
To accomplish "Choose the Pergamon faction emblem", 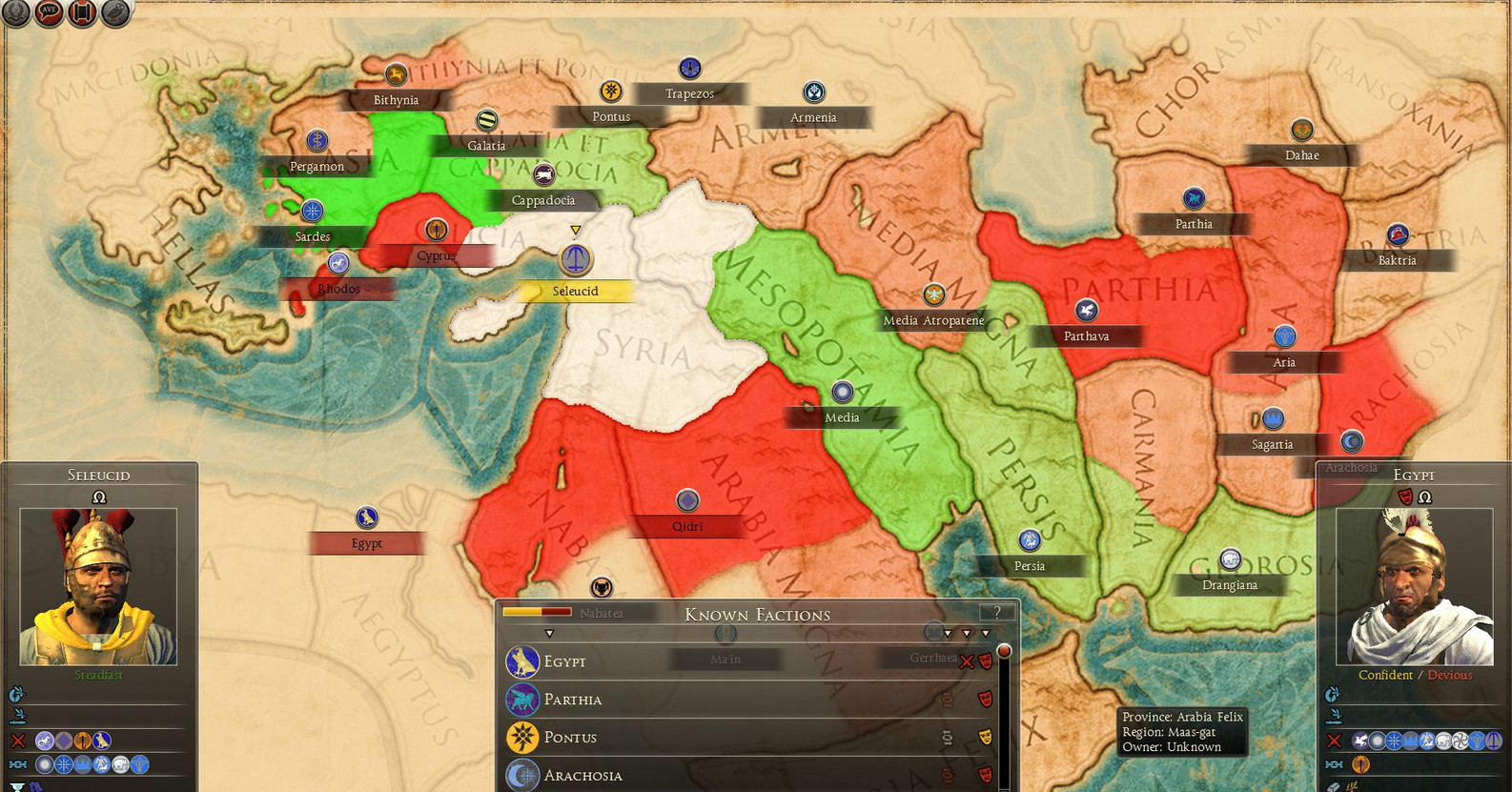I will click(317, 141).
